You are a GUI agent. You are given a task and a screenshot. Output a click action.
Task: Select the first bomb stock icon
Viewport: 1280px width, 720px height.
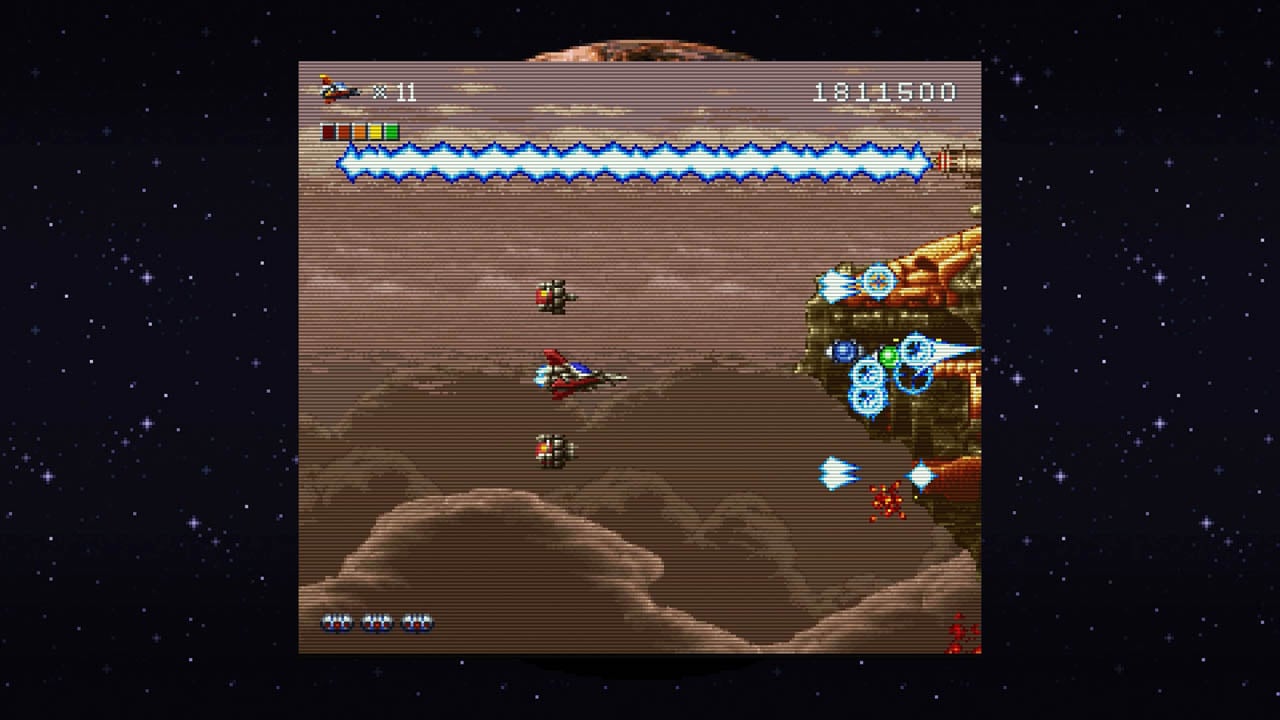pos(338,623)
